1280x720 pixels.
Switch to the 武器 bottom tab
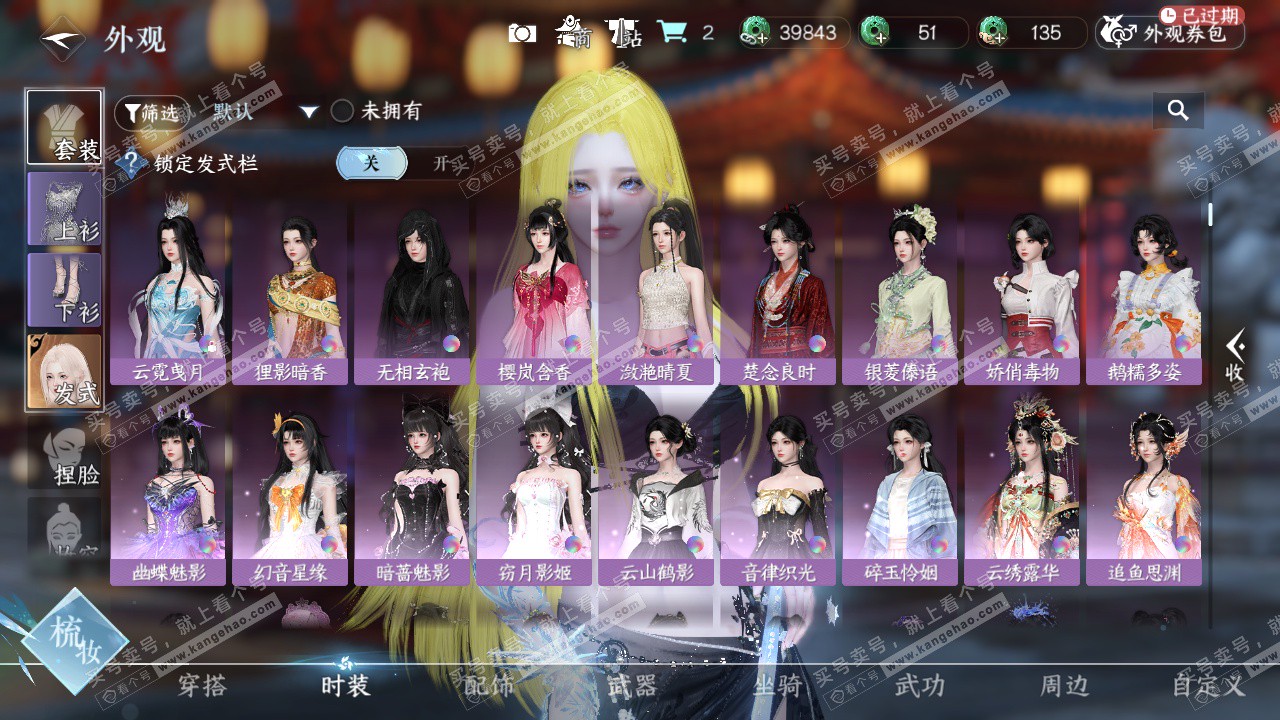click(x=632, y=686)
